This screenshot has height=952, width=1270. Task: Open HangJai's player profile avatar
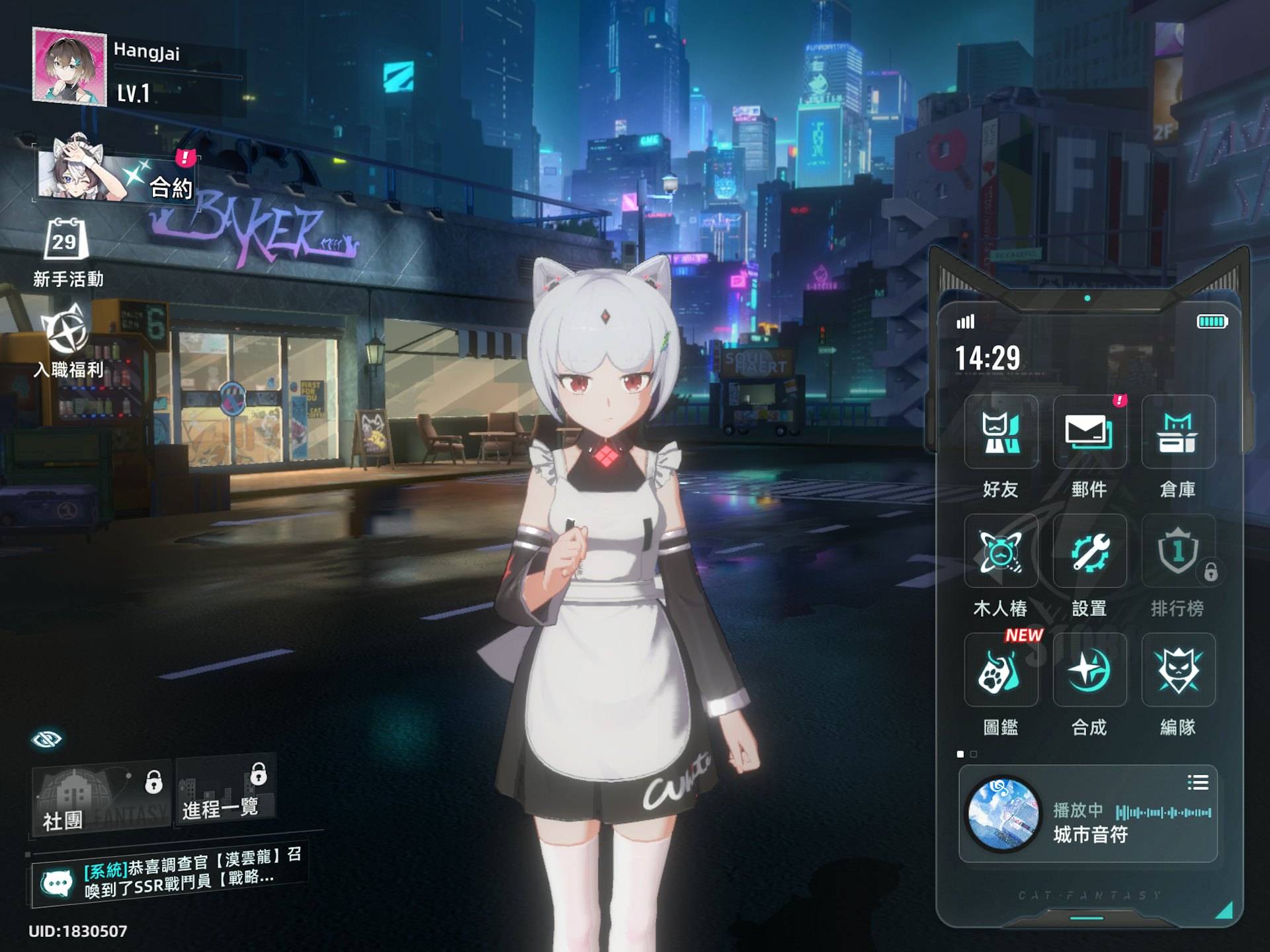pos(69,67)
